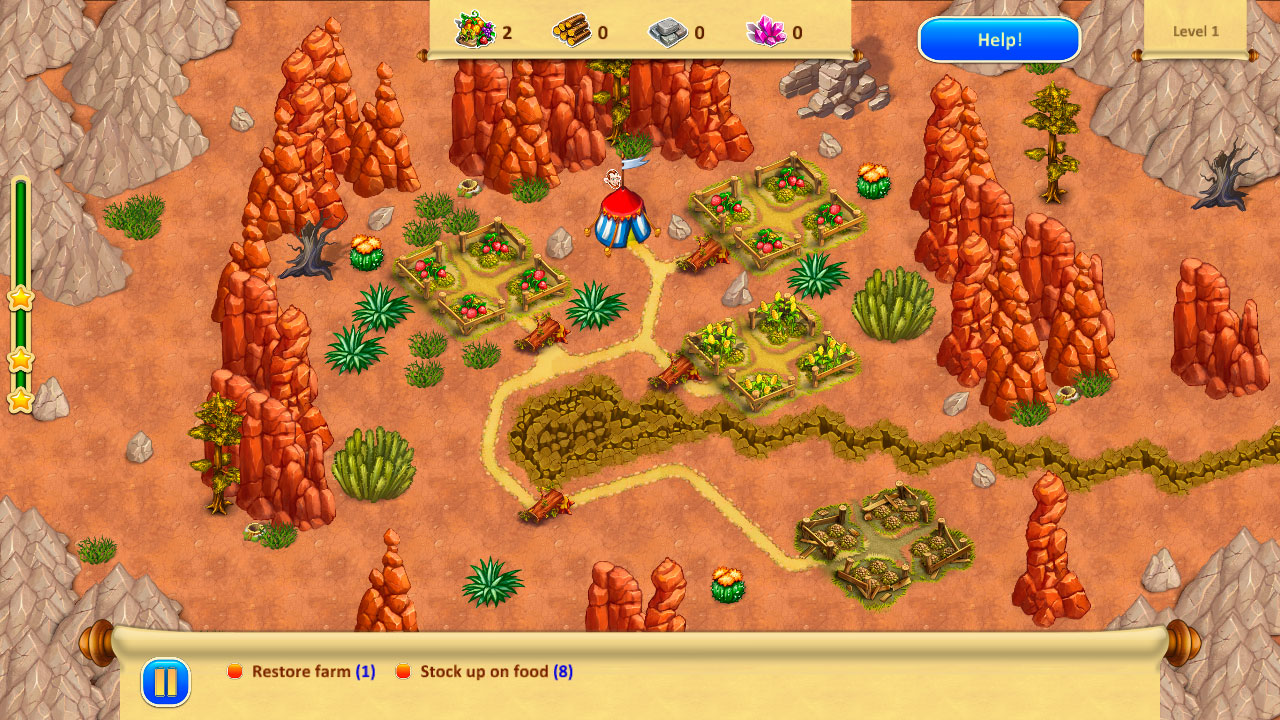The image size is (1280, 720).
Task: Click the wood logs resource icon
Action: pos(572,30)
